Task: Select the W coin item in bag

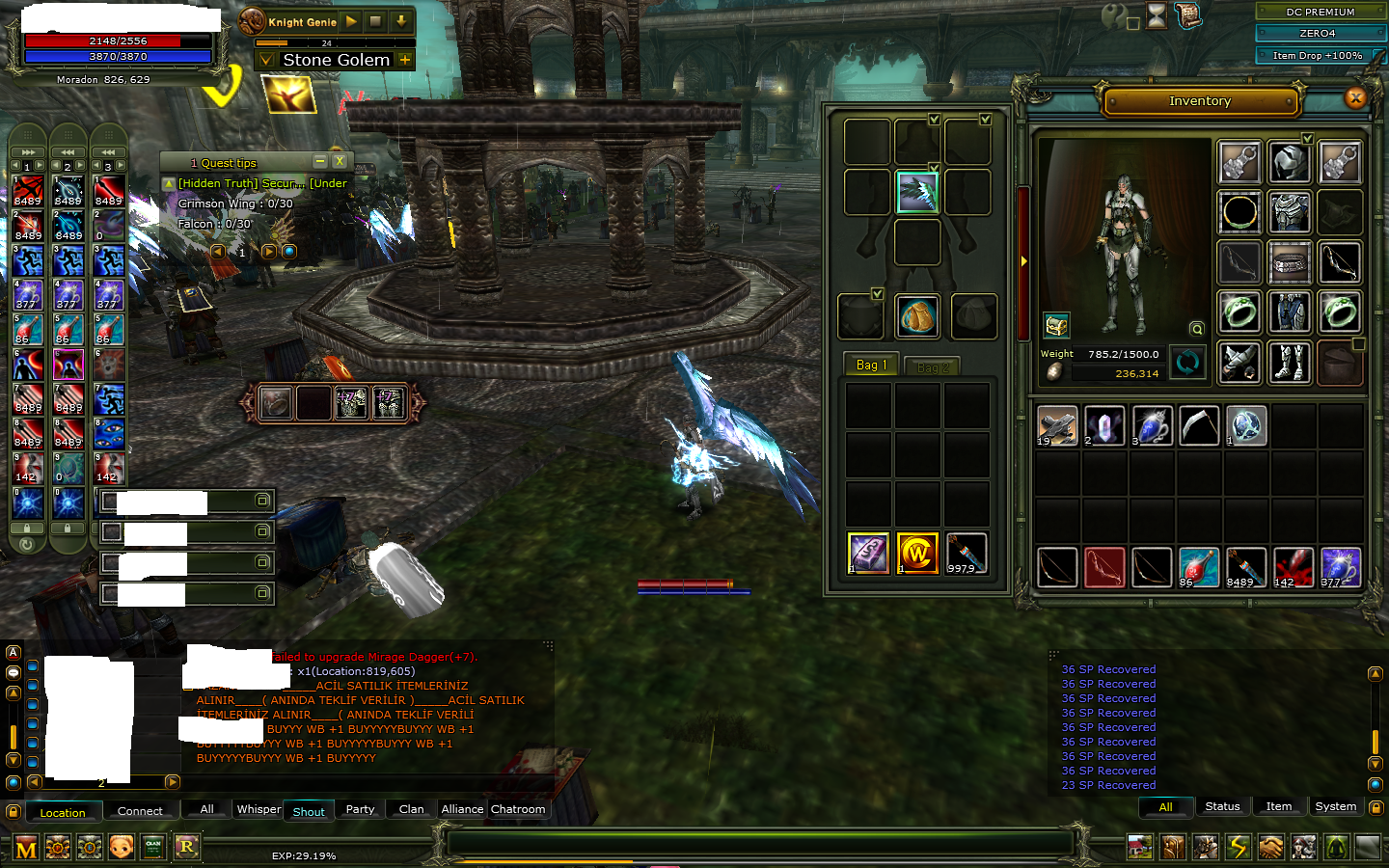Action: point(916,554)
